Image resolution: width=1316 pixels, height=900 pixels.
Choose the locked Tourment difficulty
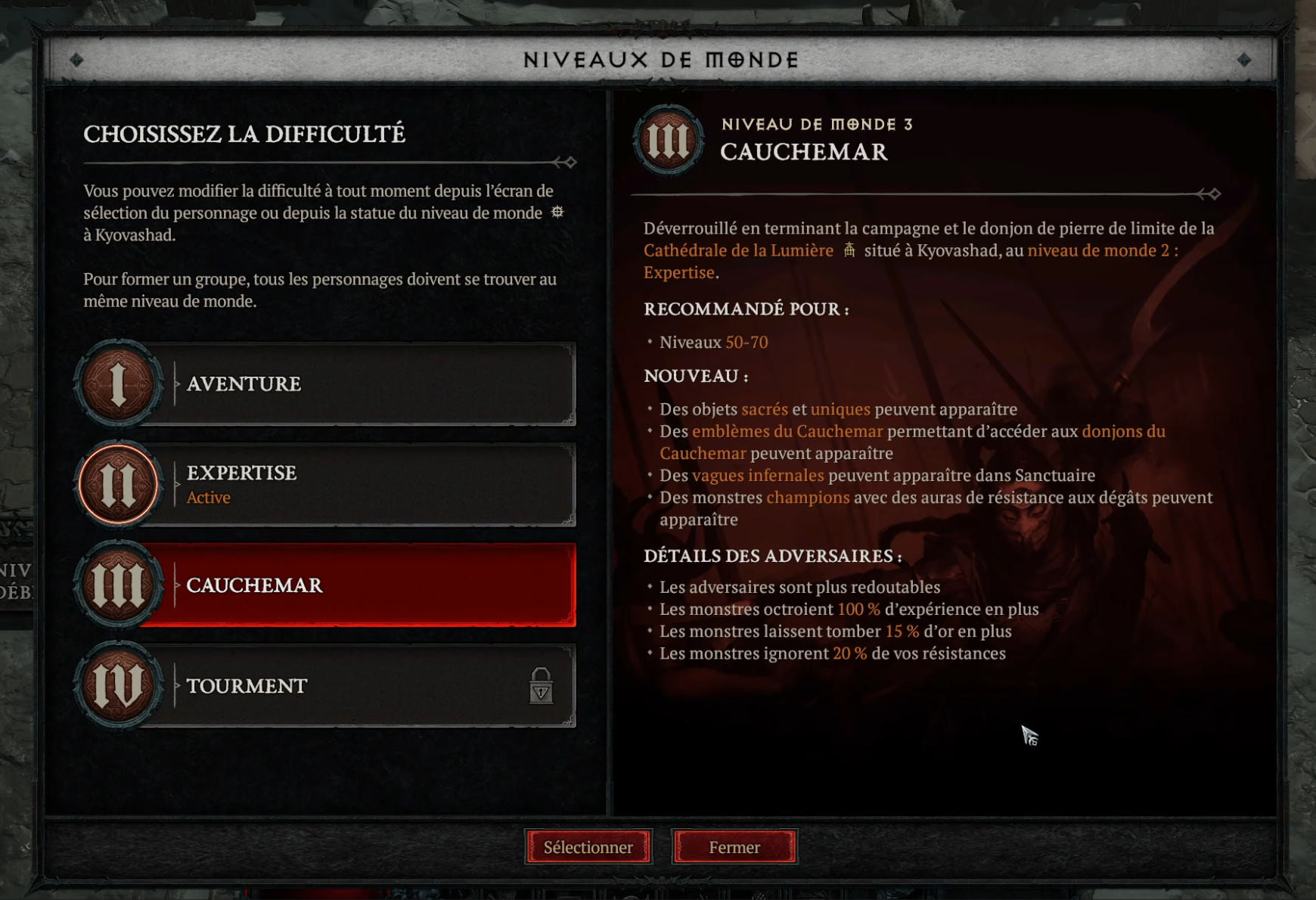(340, 685)
